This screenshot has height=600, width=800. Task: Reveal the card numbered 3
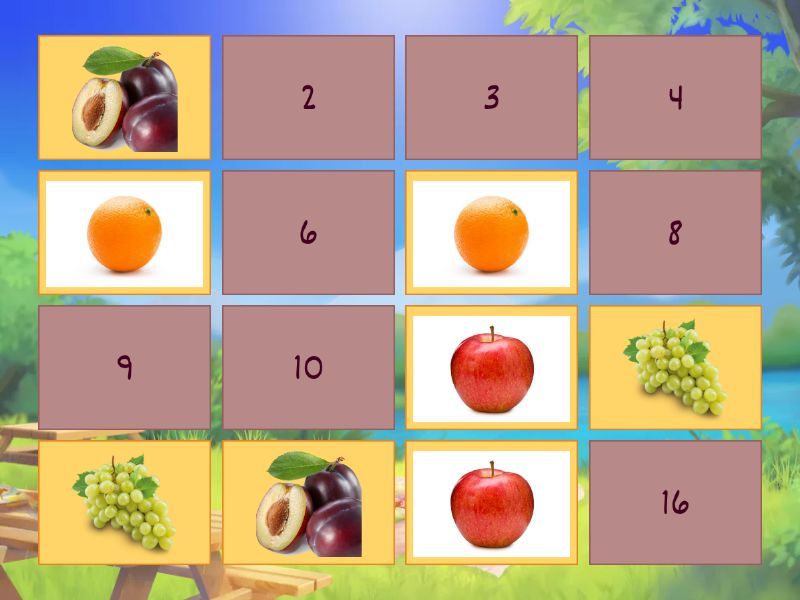[491, 98]
